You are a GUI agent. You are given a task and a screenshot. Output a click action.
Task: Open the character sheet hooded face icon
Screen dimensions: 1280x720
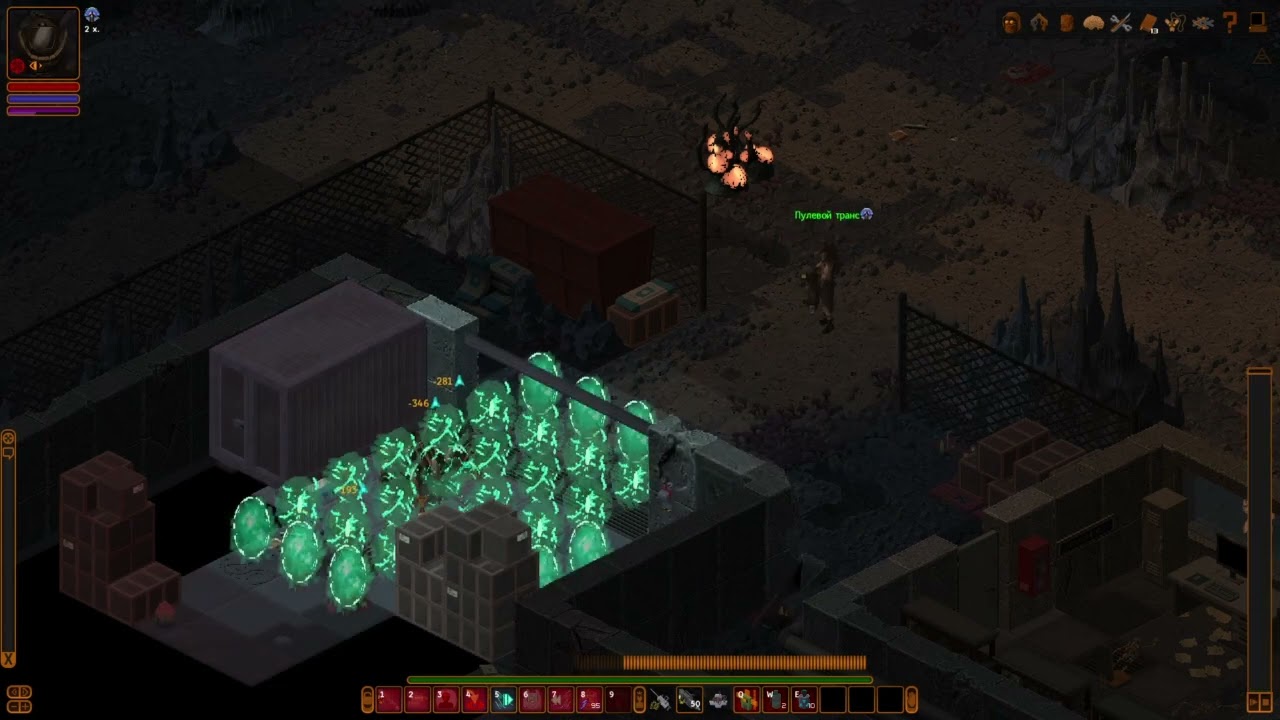coord(1012,23)
